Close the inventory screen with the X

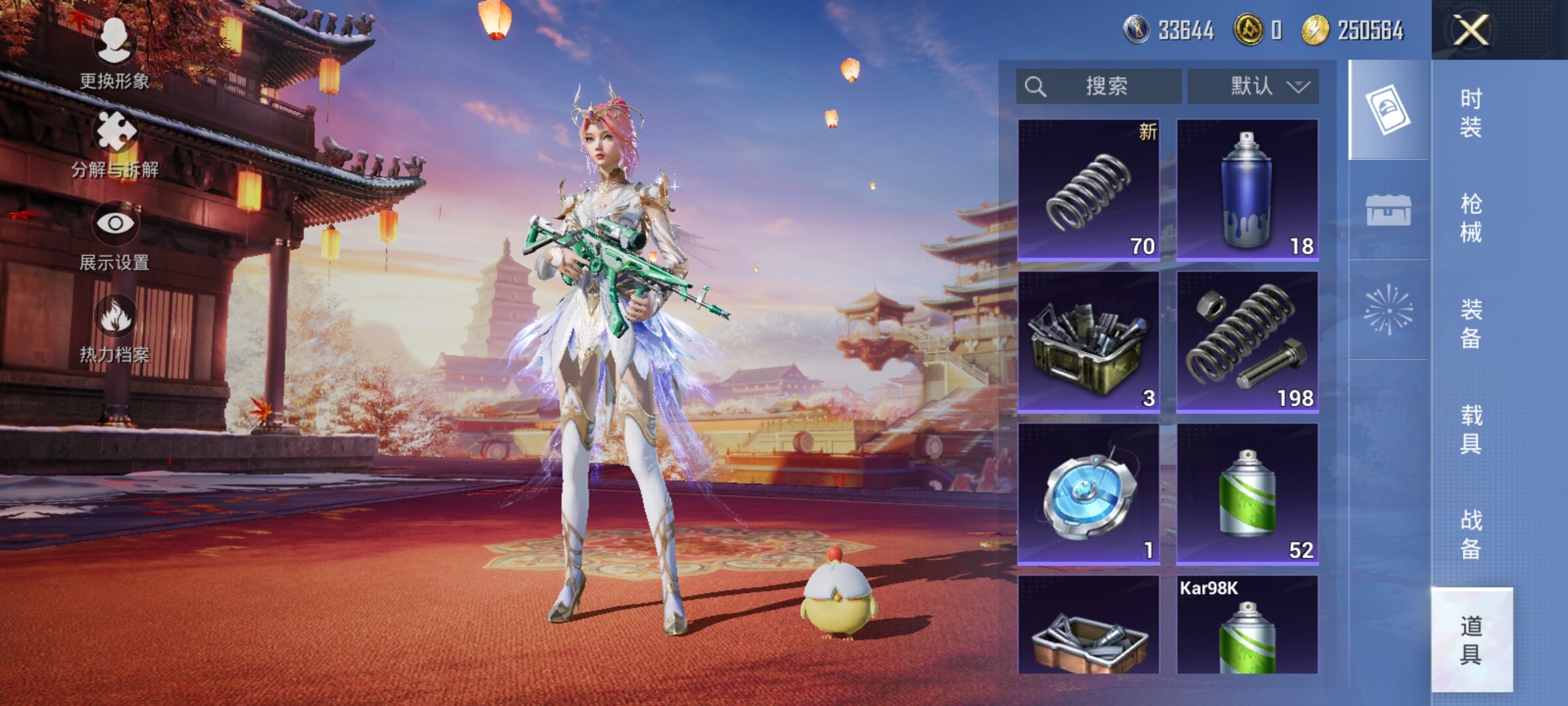tap(1471, 30)
